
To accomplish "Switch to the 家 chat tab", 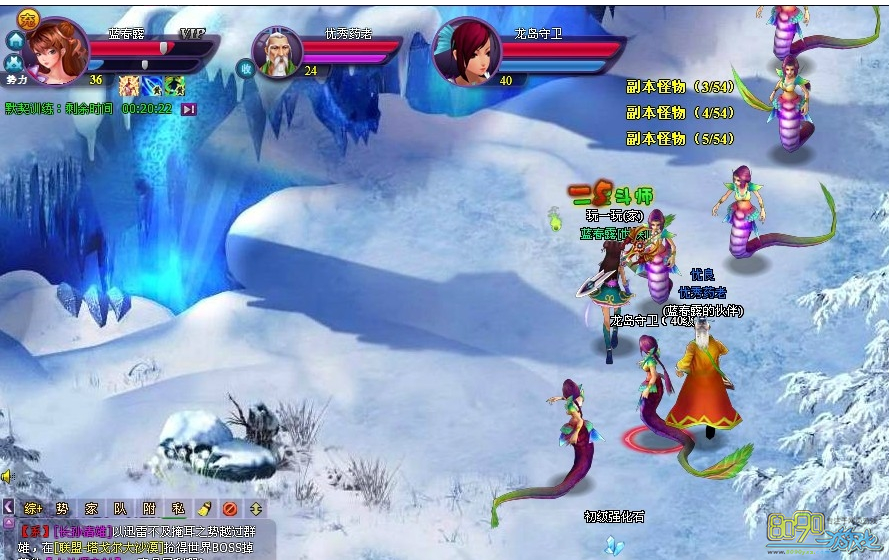I will [x=91, y=508].
